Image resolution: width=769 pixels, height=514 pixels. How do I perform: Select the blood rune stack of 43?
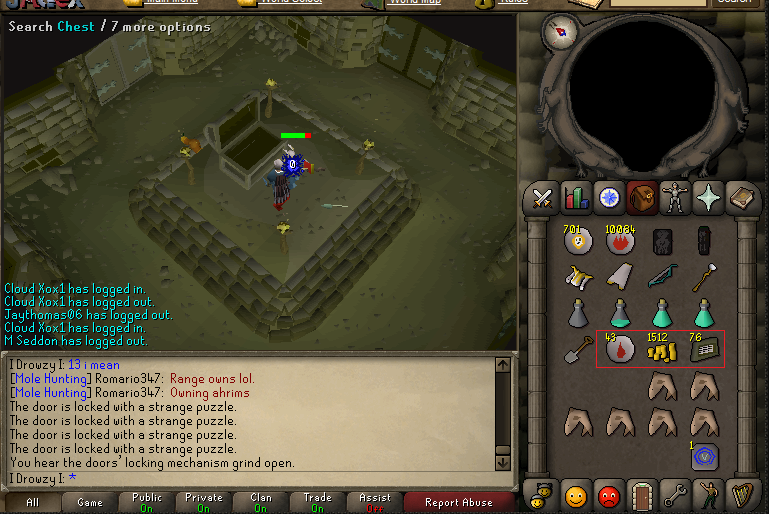[x=619, y=349]
